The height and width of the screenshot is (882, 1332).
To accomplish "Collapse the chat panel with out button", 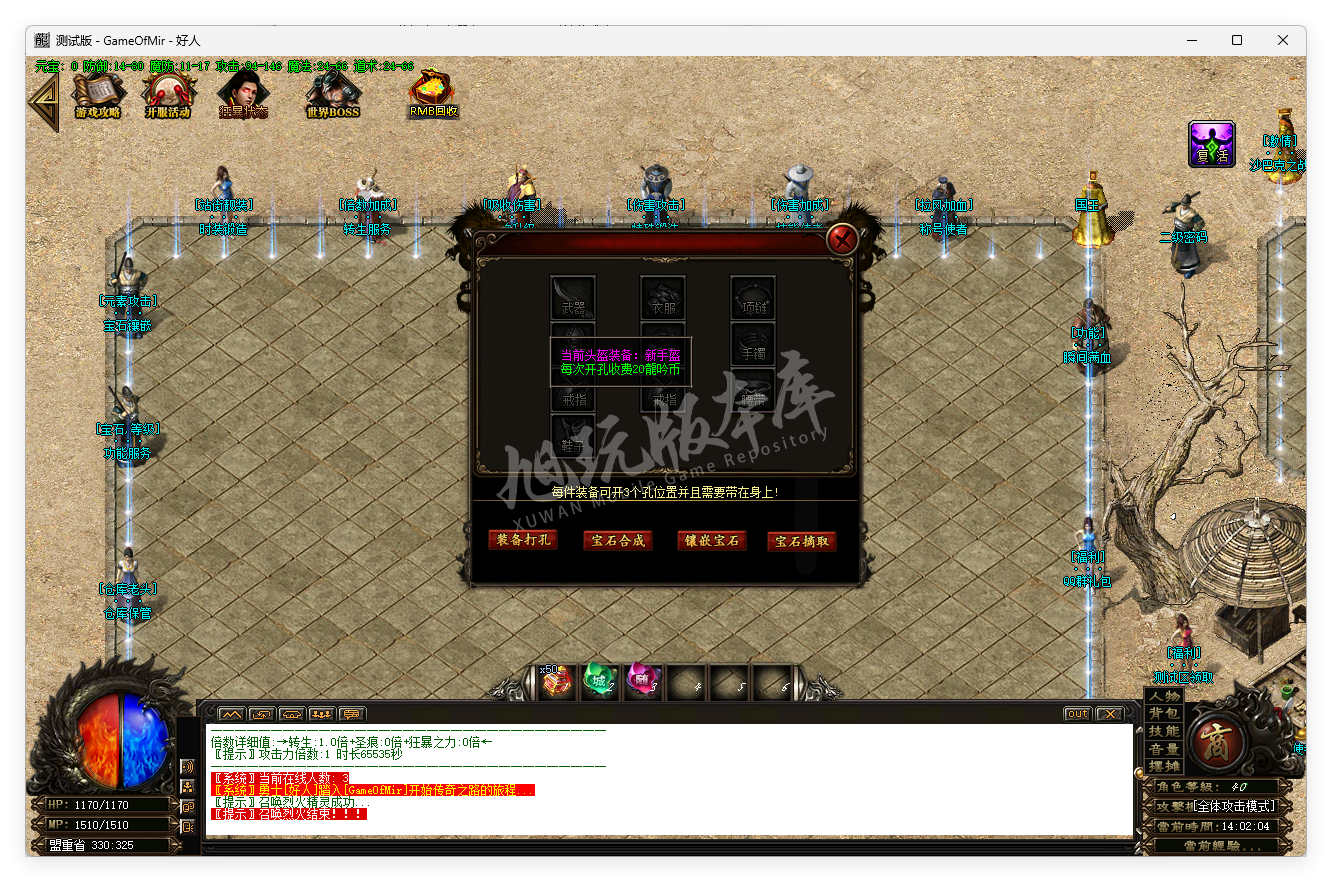I will coord(1076,713).
